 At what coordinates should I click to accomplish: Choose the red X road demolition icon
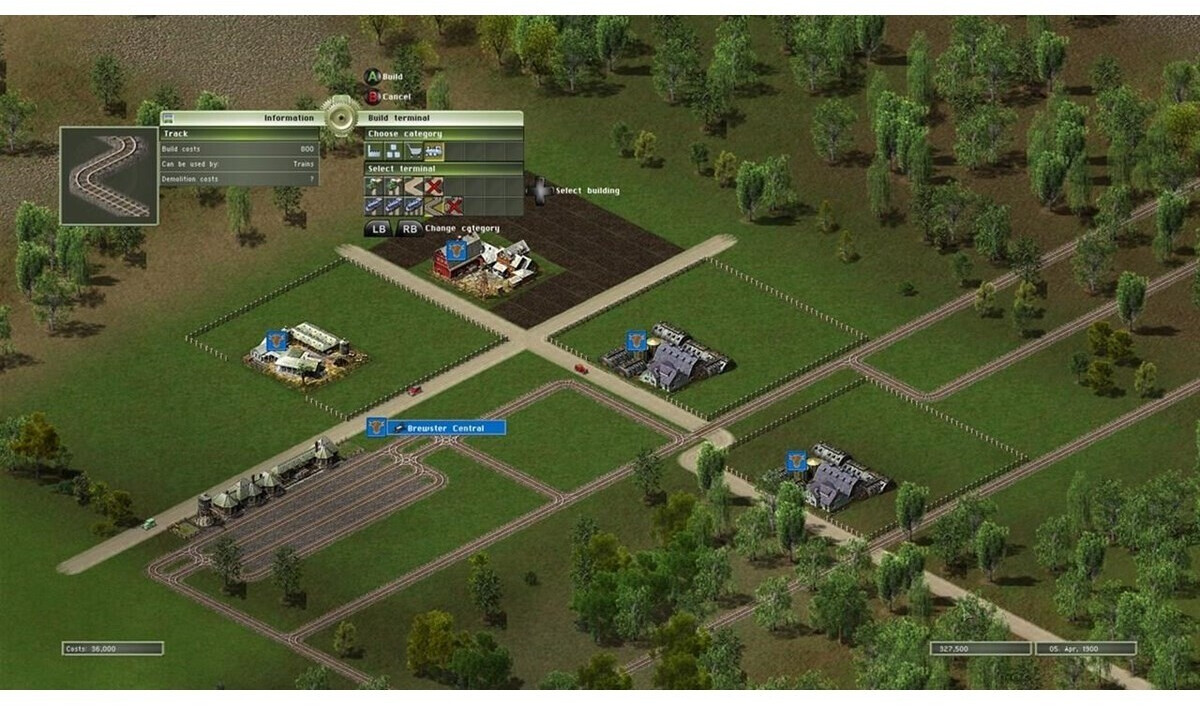[433, 186]
